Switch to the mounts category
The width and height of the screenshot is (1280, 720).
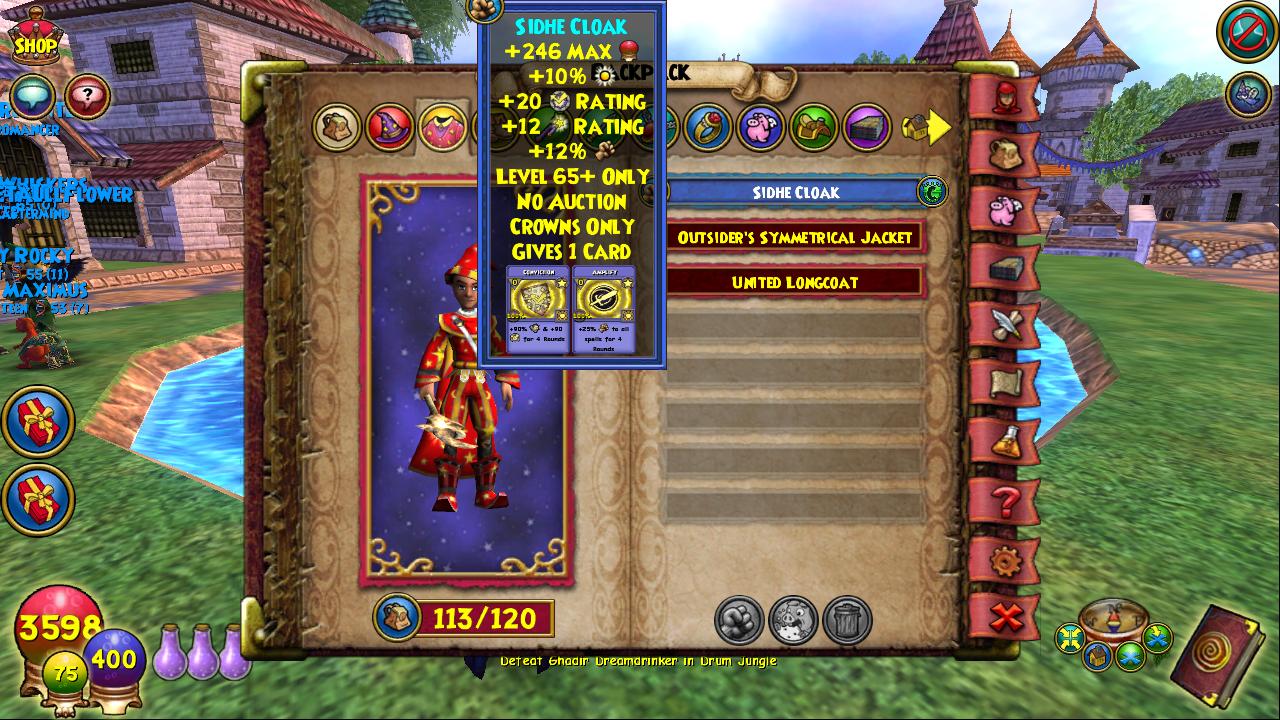[814, 127]
